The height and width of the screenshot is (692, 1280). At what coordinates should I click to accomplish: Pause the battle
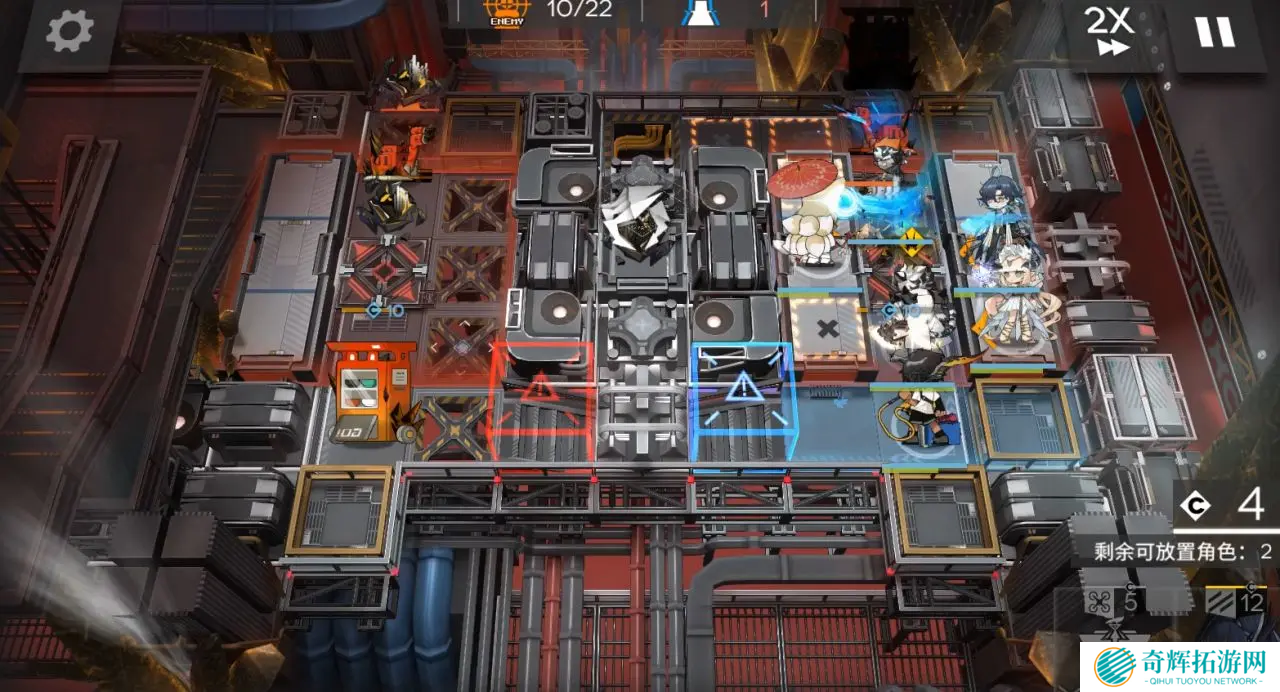1215,32
